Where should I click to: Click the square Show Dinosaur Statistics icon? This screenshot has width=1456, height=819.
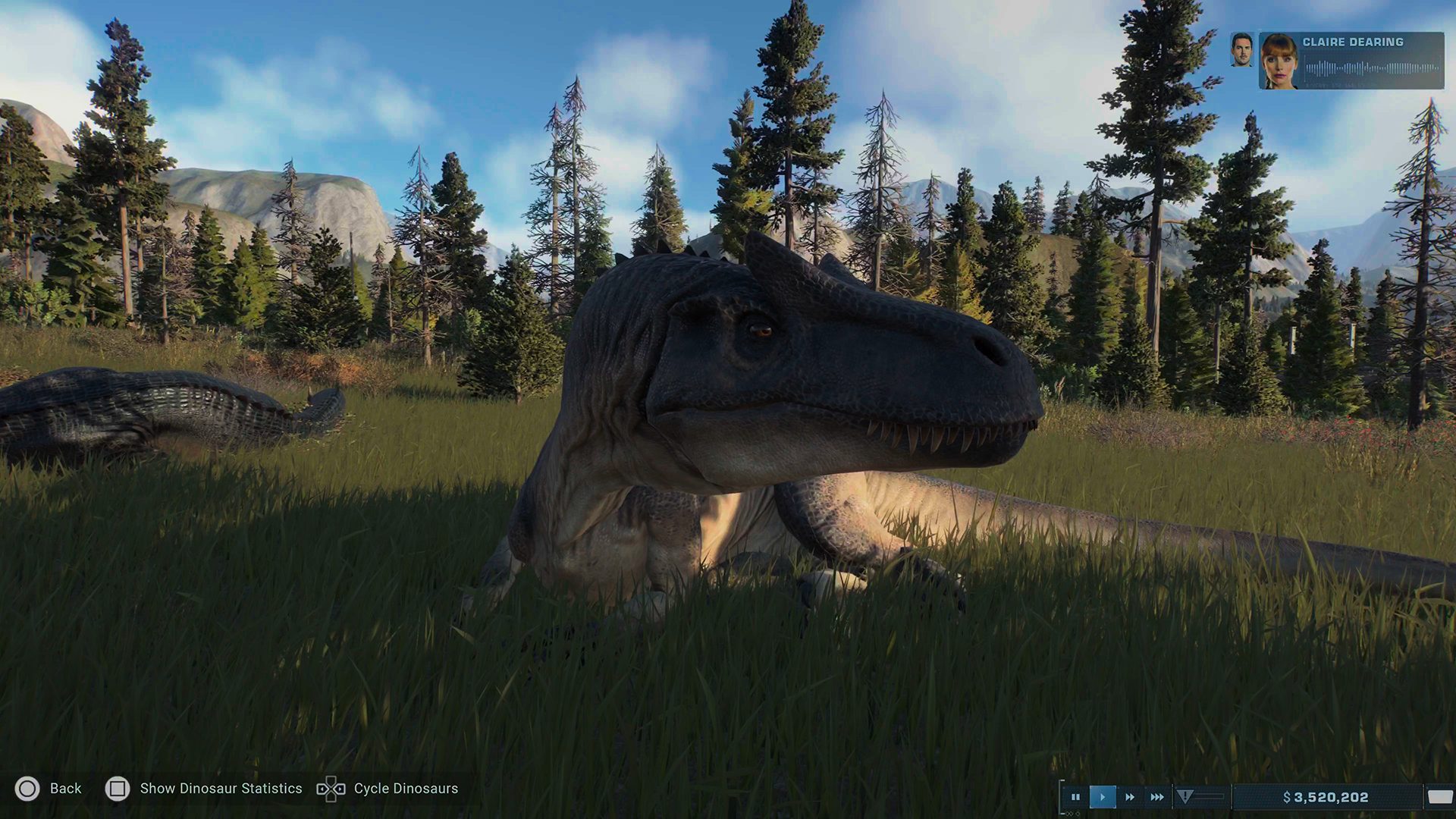coord(118,789)
